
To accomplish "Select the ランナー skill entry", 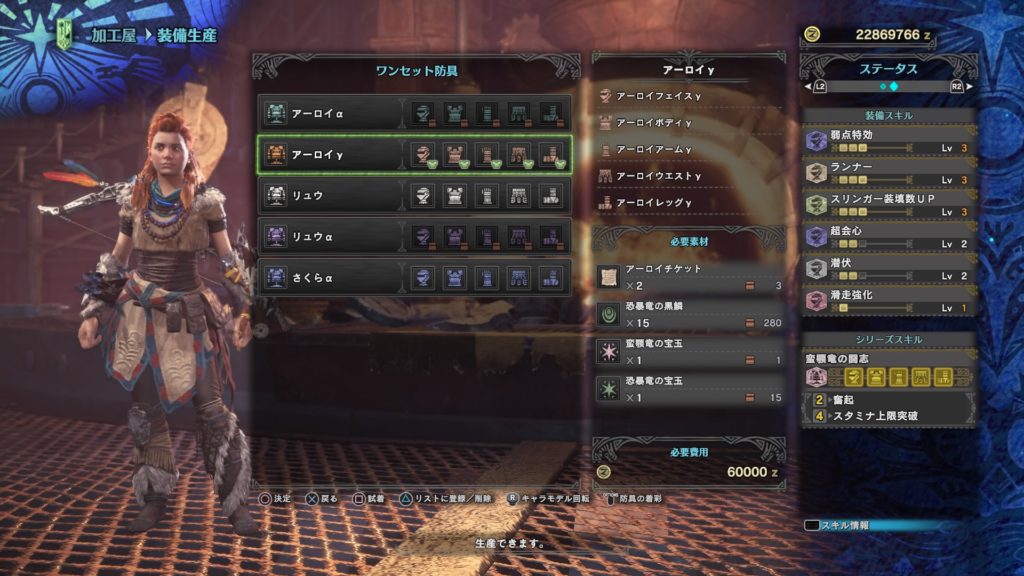I will (889, 172).
